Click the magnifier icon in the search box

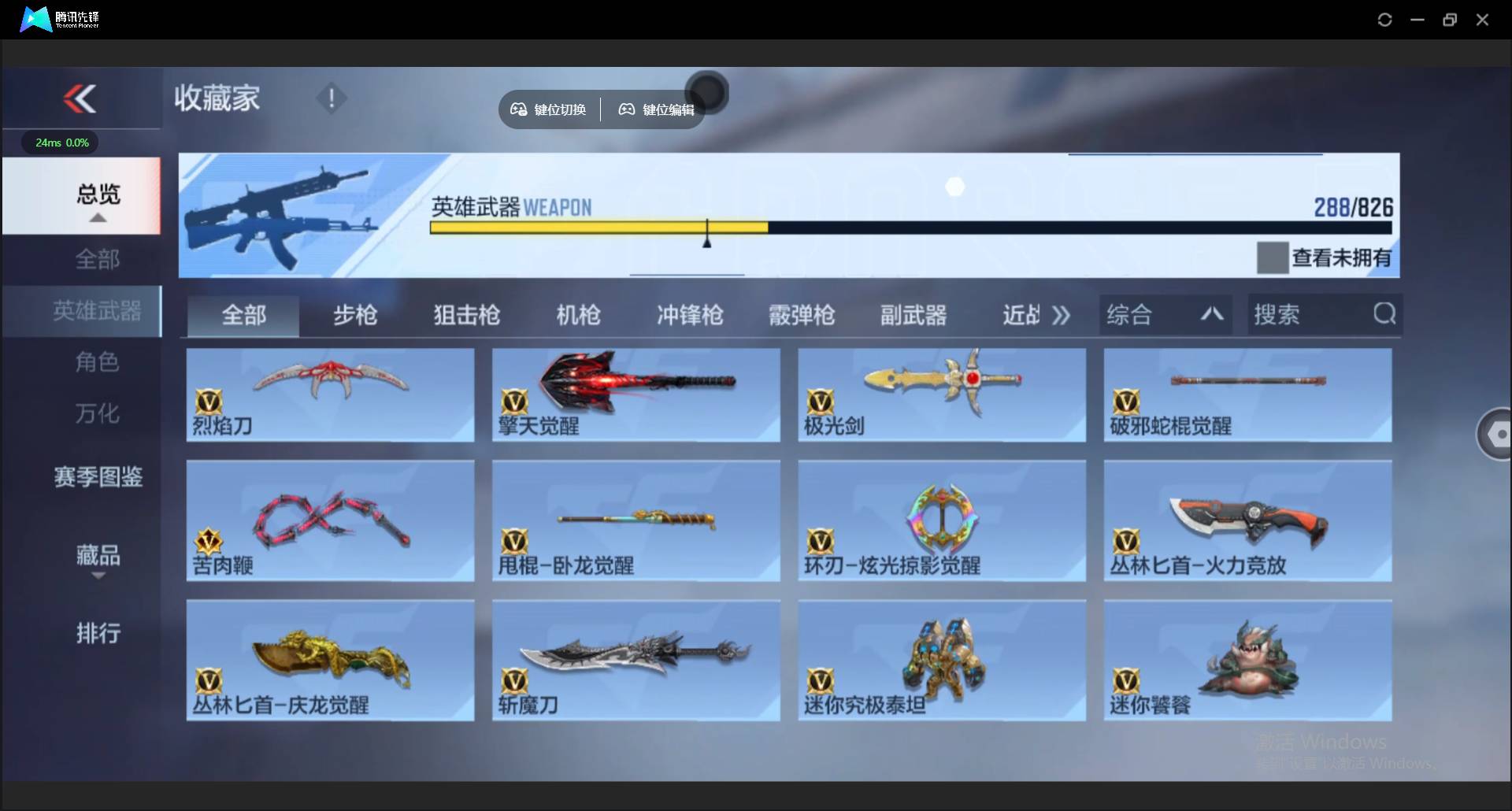coord(1384,314)
